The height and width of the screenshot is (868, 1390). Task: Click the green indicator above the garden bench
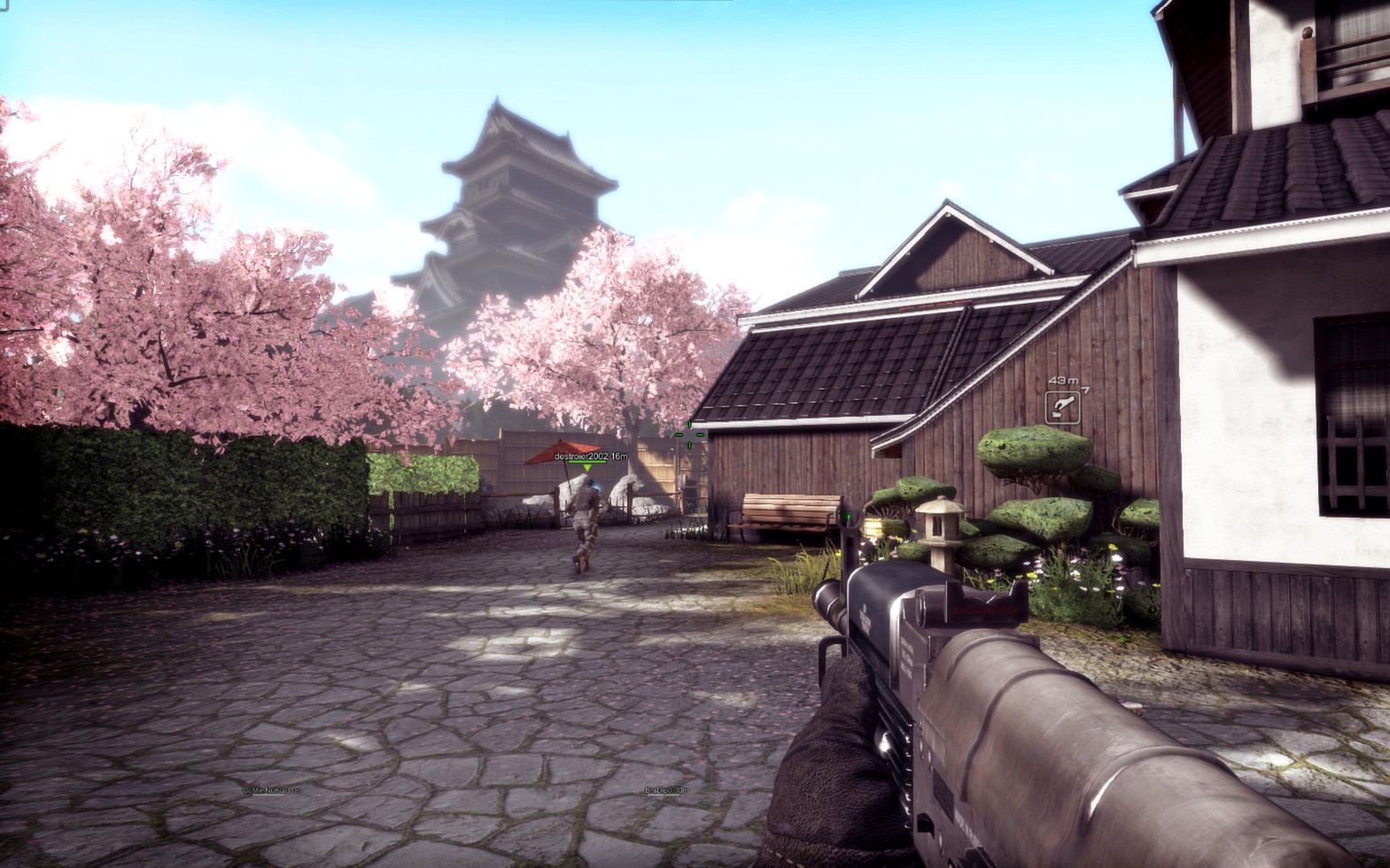(849, 514)
